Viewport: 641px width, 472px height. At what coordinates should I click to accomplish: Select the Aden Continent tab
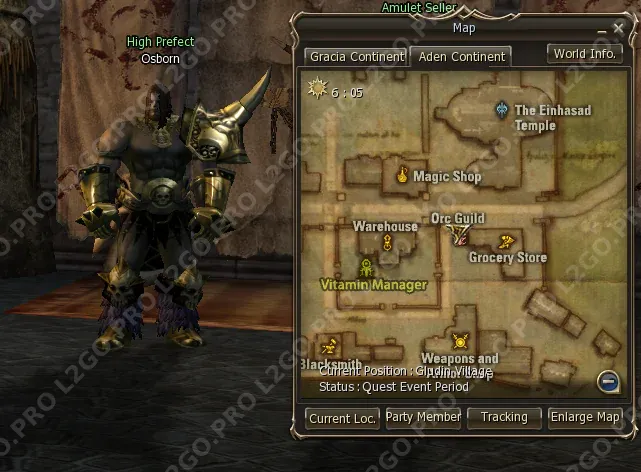pyautogui.click(x=460, y=56)
